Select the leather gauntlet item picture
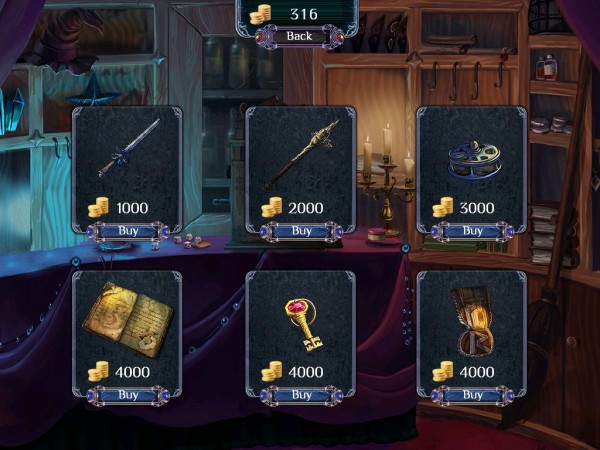Image resolution: width=600 pixels, height=450 pixels. (x=470, y=320)
